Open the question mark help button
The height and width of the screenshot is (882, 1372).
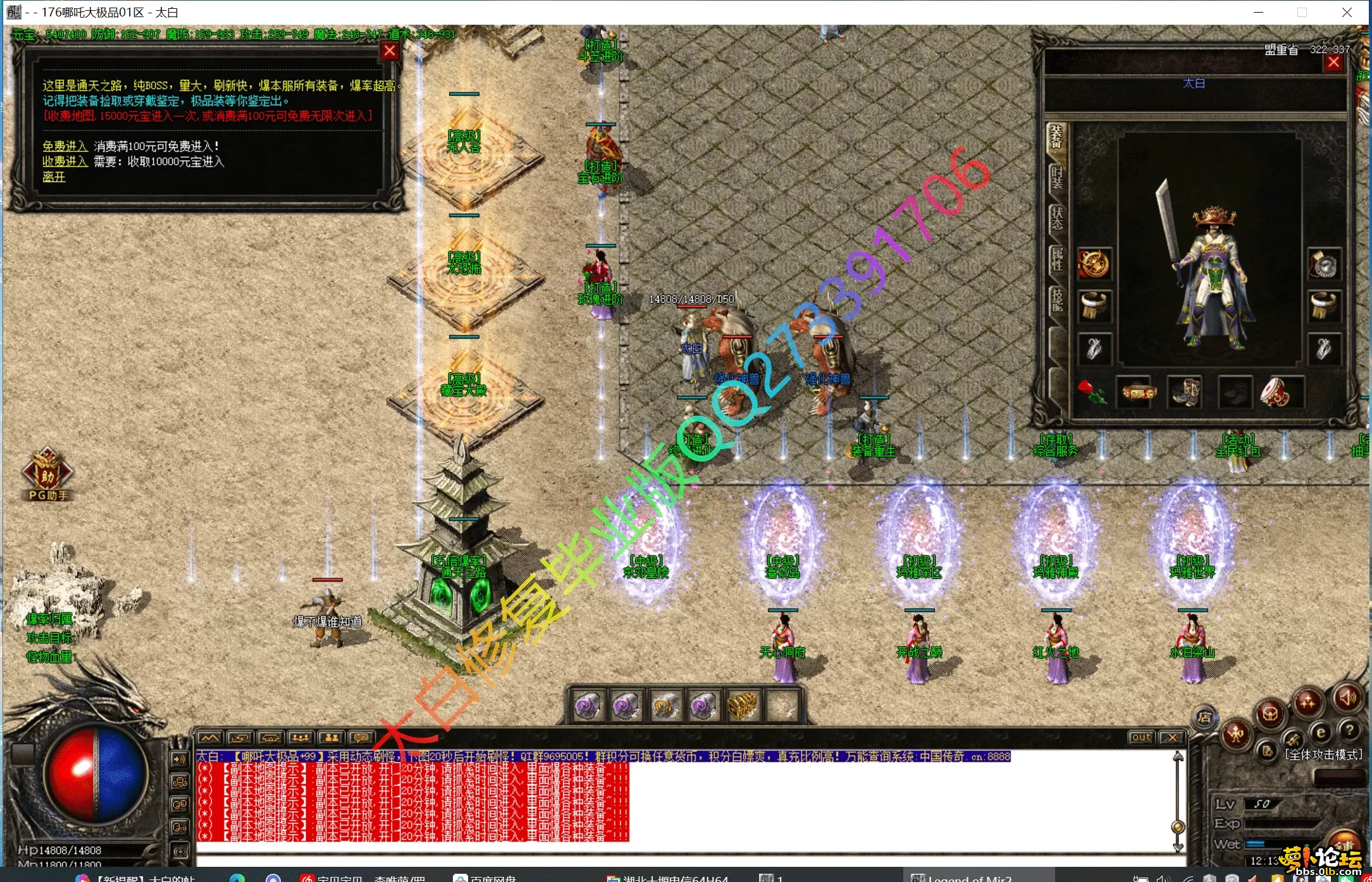(1350, 731)
